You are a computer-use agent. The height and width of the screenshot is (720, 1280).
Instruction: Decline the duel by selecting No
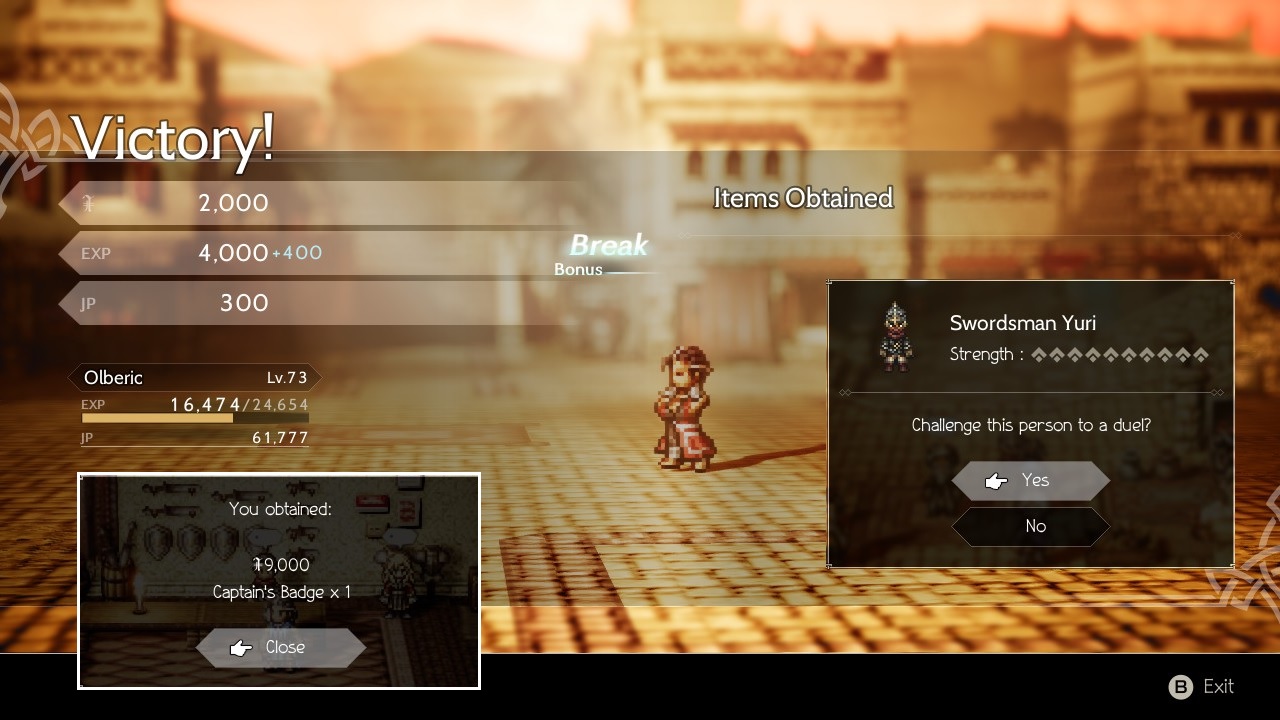[x=1031, y=527]
